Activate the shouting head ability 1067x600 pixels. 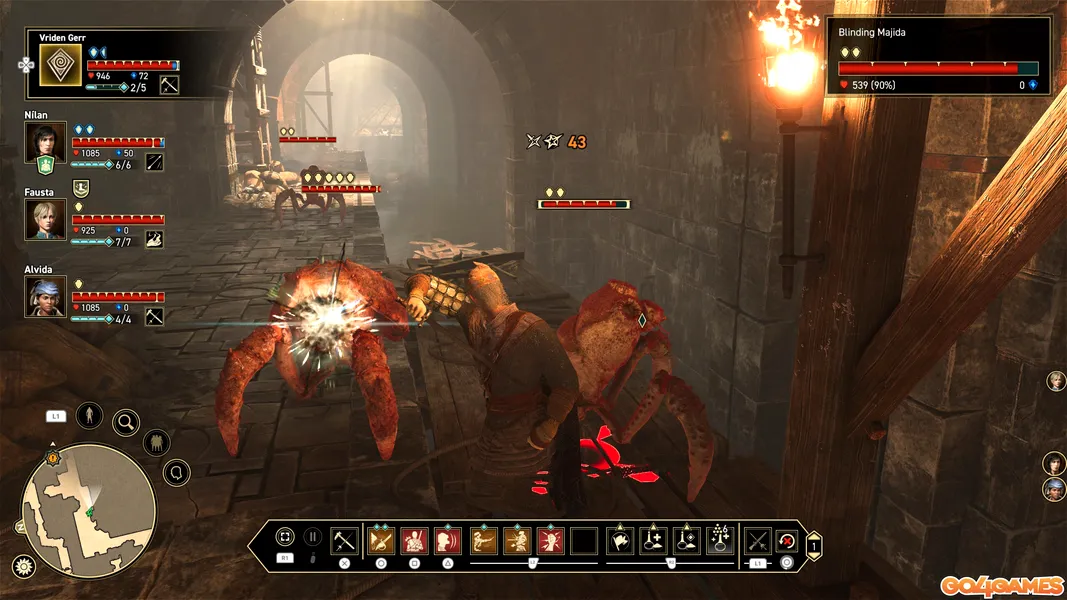pos(447,541)
